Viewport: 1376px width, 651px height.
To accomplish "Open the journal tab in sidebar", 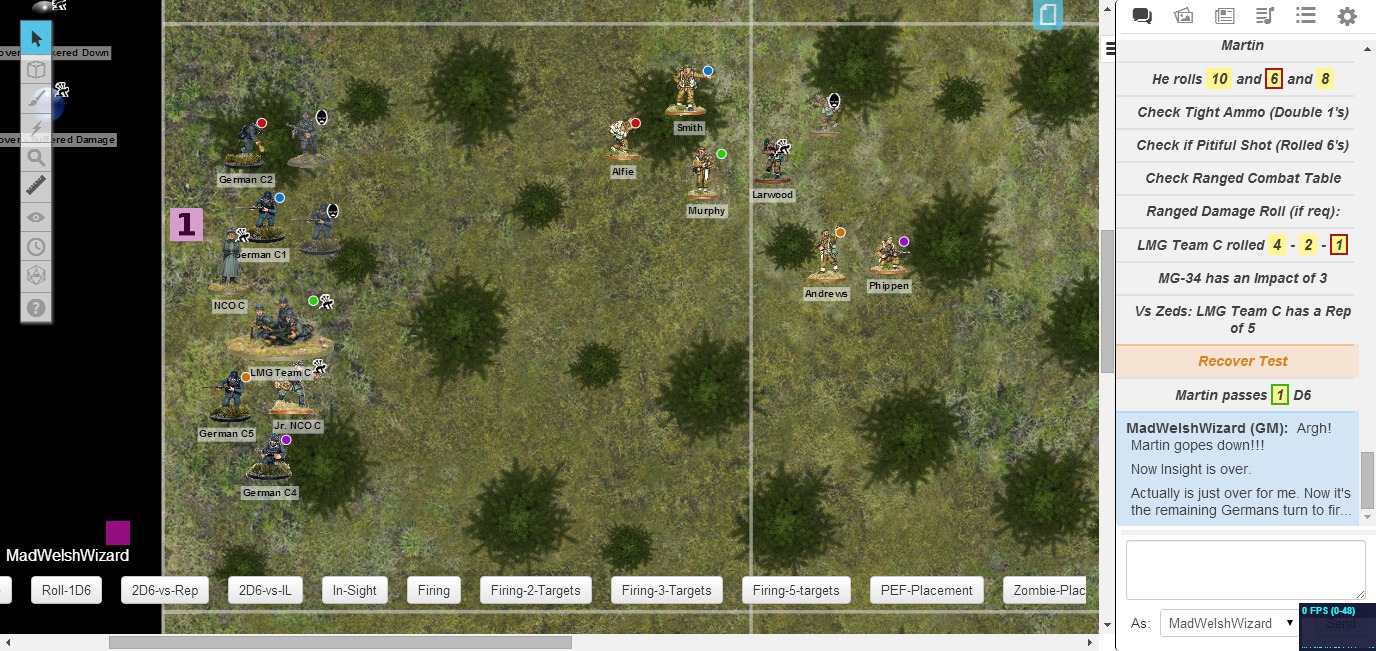I will [1224, 16].
